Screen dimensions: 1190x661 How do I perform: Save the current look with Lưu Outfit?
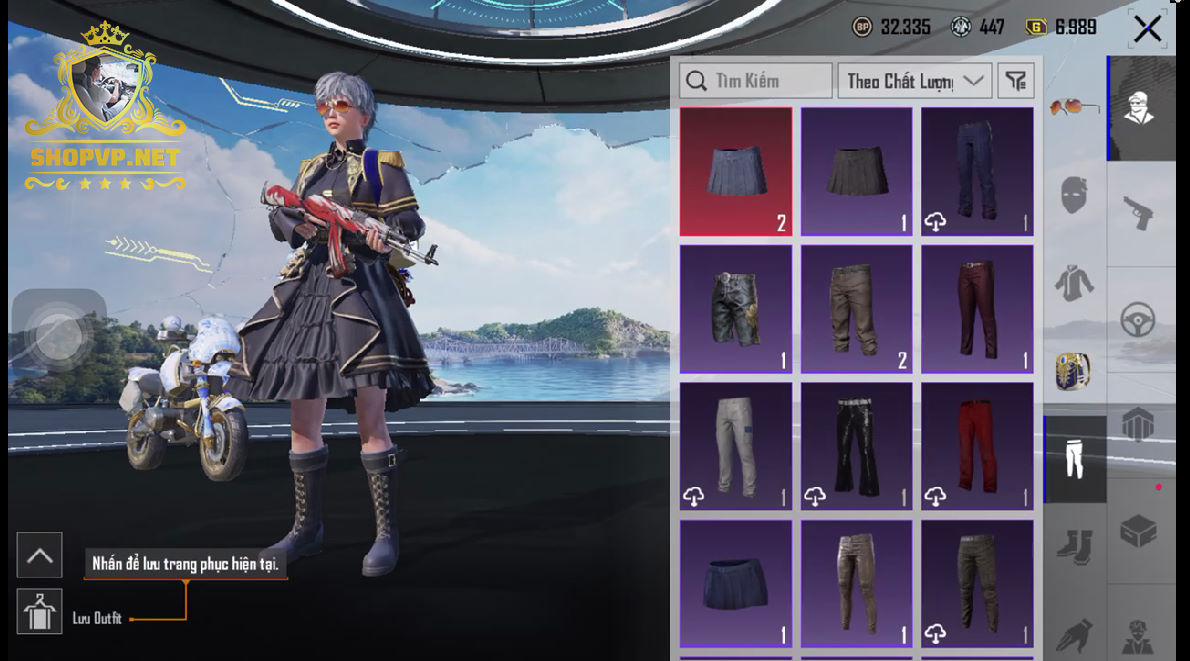pos(40,611)
